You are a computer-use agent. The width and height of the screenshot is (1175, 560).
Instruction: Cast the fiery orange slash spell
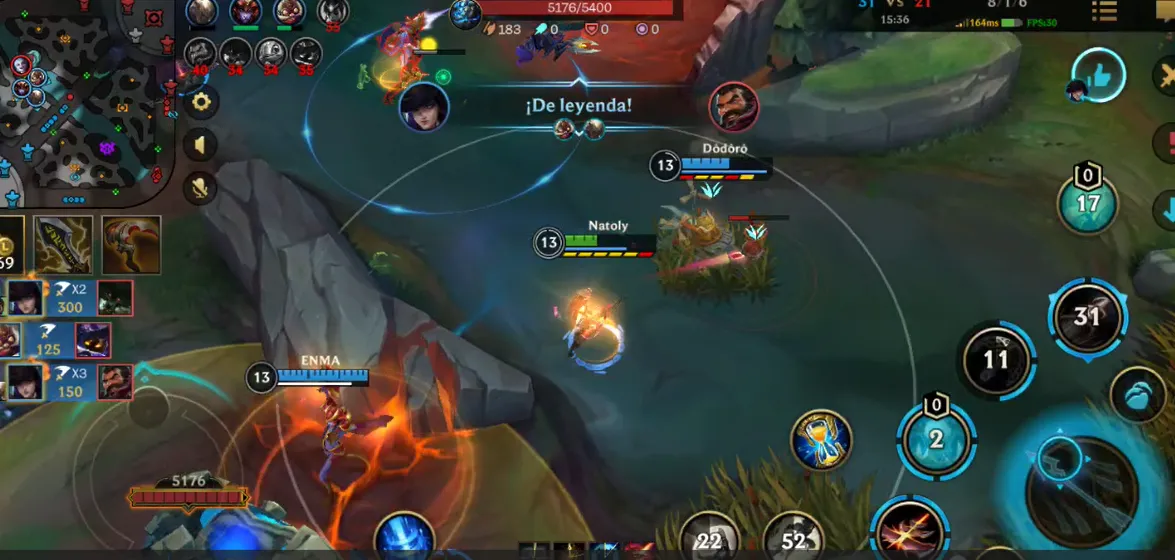tap(909, 529)
